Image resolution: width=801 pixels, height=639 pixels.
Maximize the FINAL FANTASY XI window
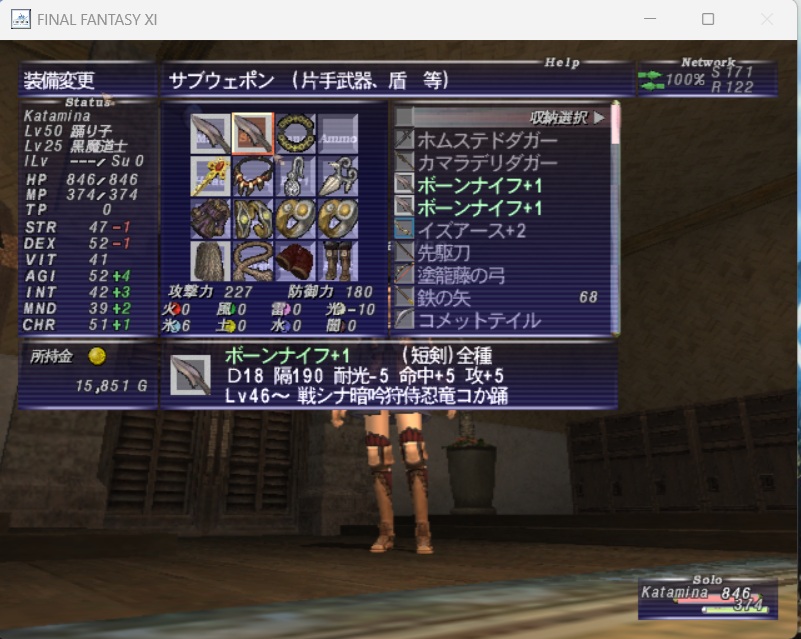pyautogui.click(x=708, y=19)
